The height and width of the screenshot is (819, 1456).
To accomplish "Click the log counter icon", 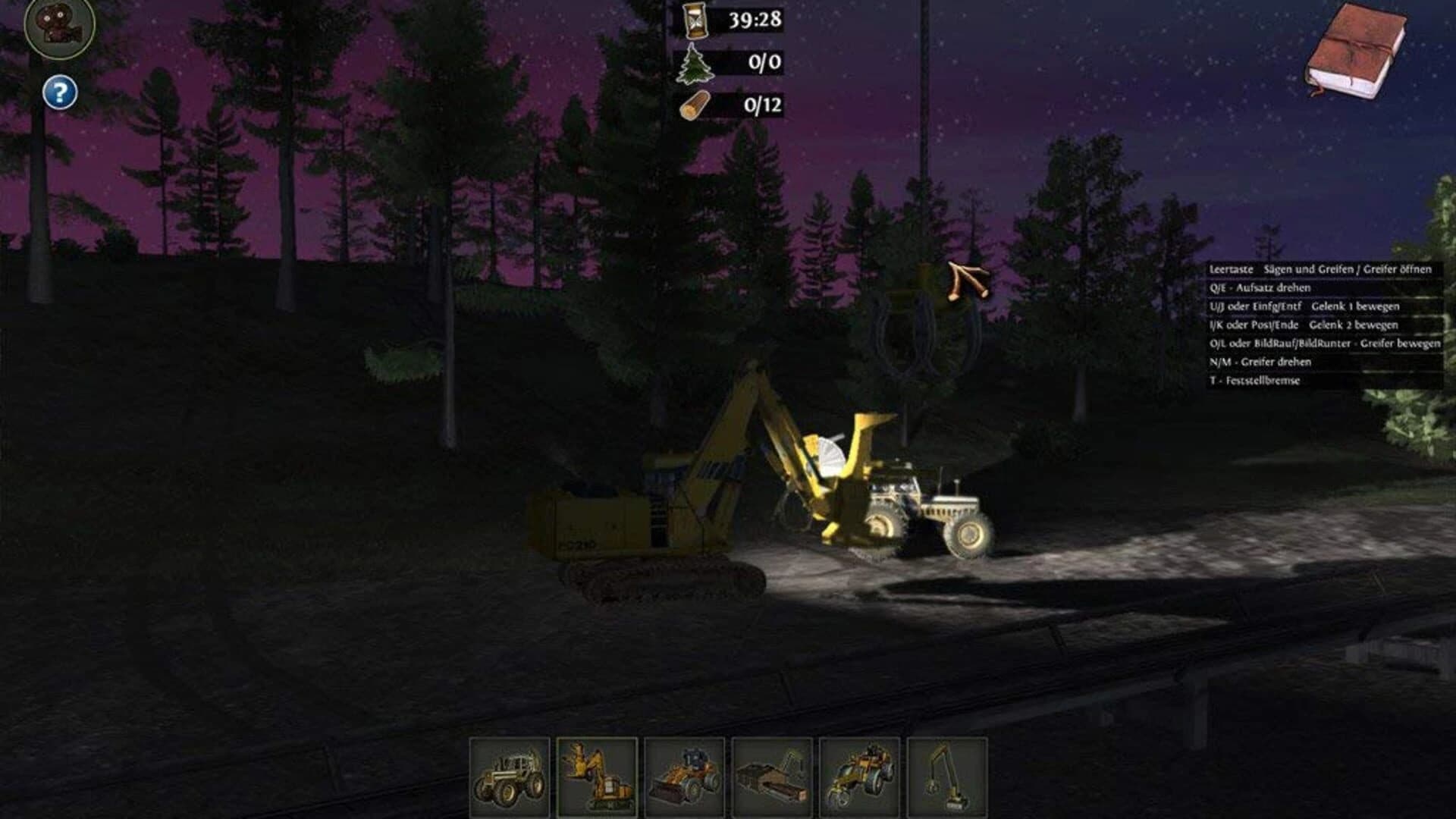I will tap(695, 106).
